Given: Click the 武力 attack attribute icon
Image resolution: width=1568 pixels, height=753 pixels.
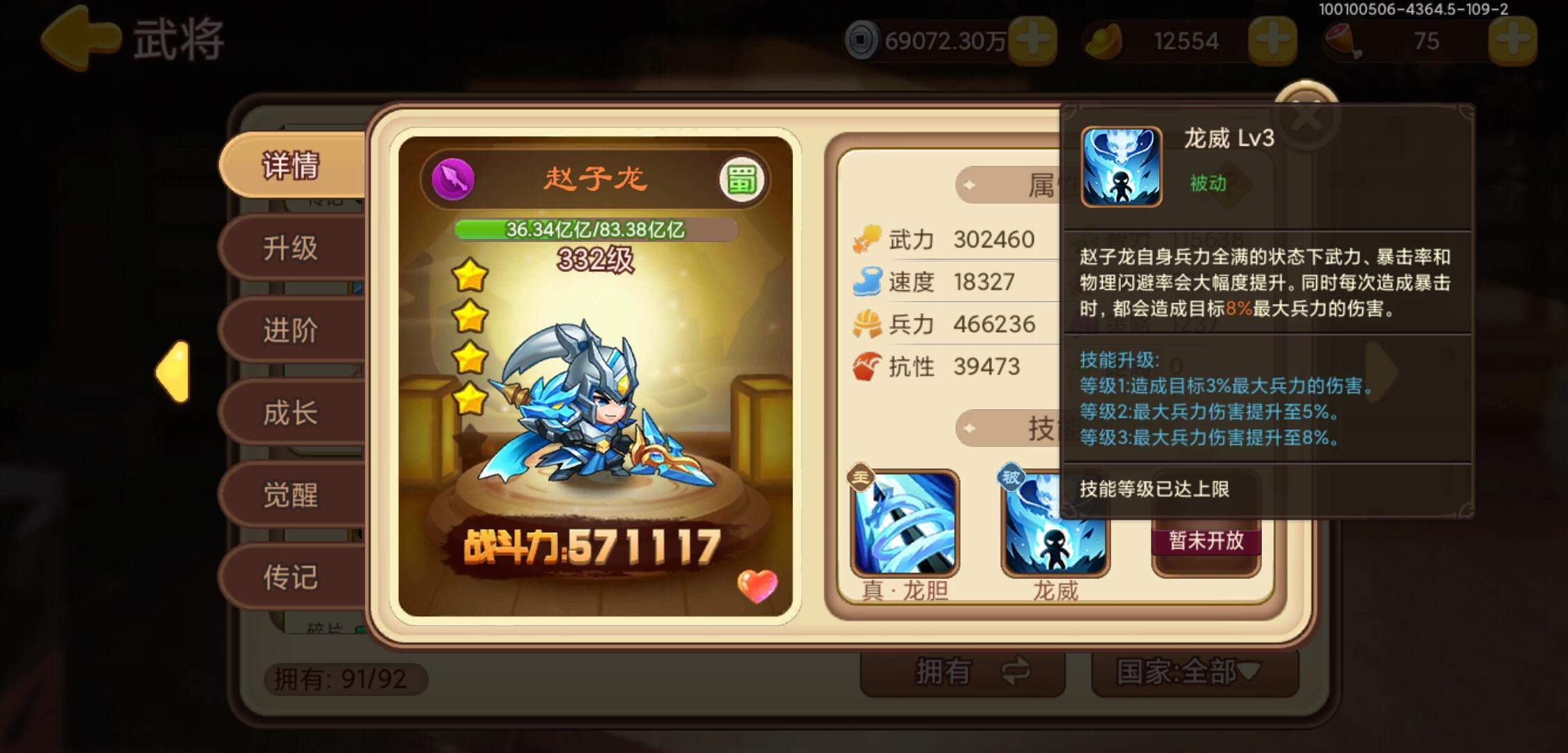Looking at the screenshot, I should [x=868, y=238].
